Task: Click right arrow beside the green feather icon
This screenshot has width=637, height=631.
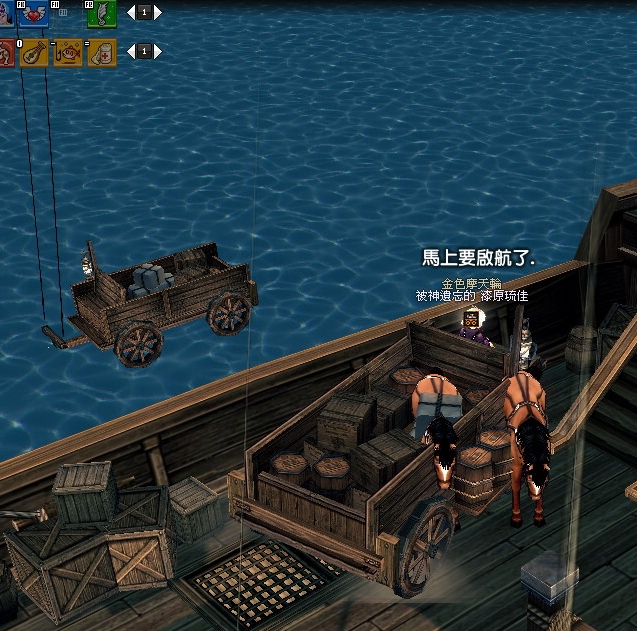Action: click(157, 13)
